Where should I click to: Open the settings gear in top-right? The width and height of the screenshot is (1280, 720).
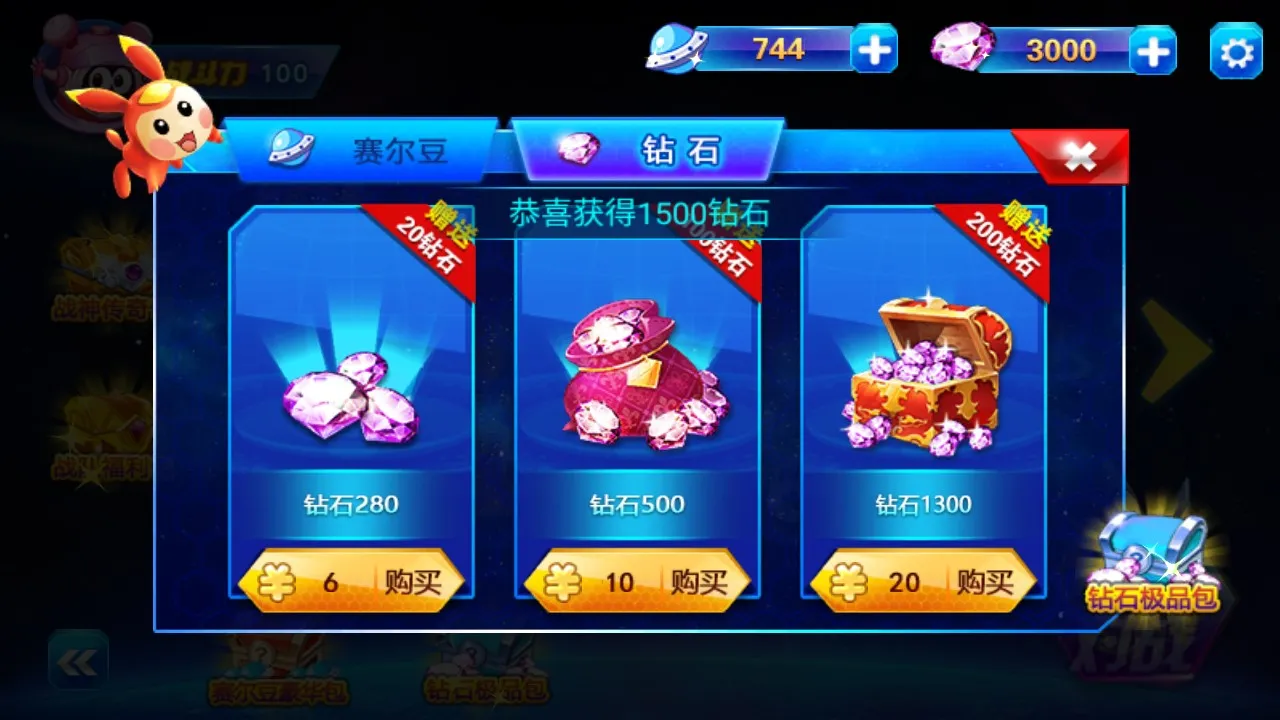pyautogui.click(x=1235, y=48)
